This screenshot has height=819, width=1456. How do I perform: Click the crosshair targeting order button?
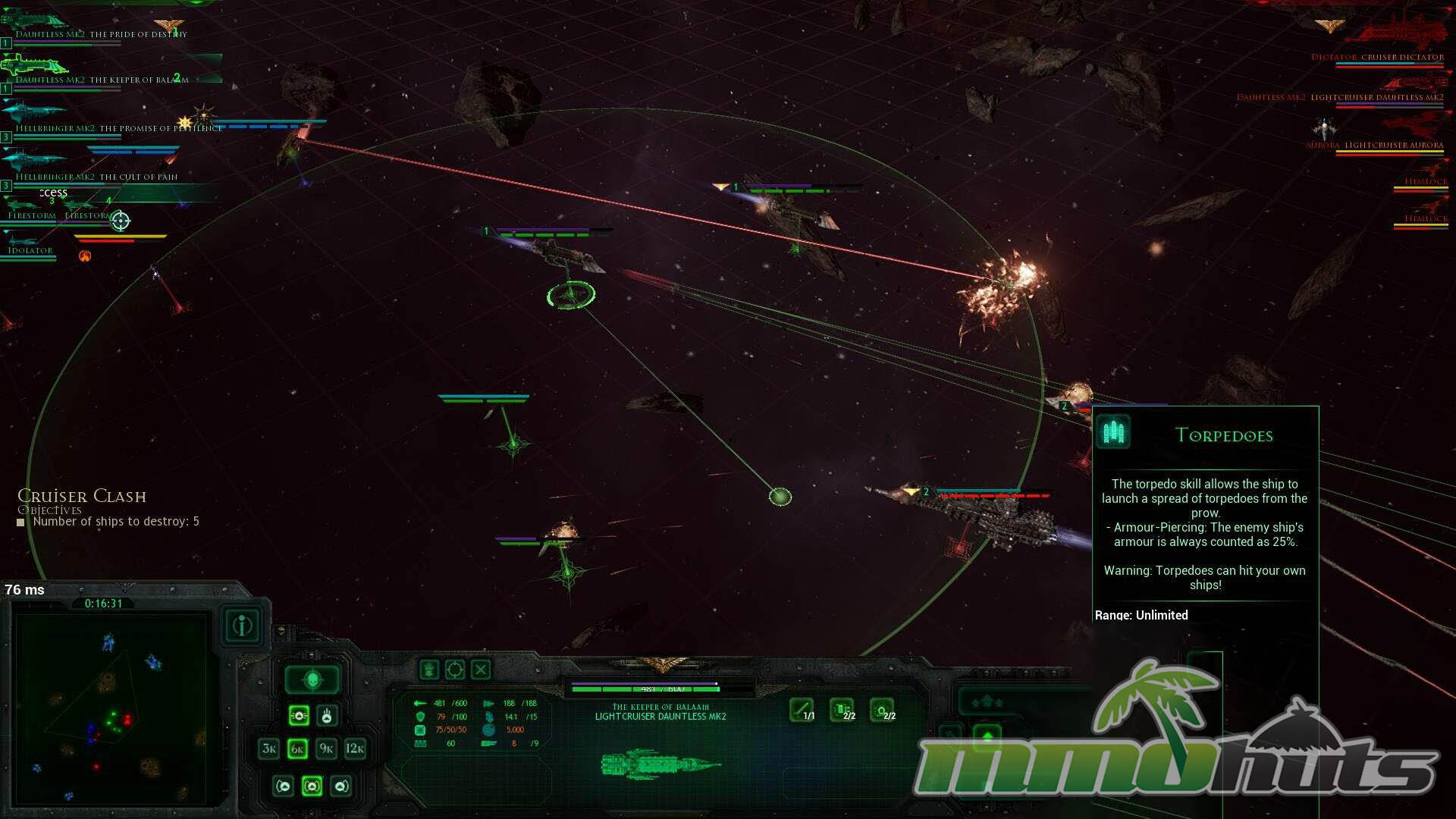click(x=455, y=670)
